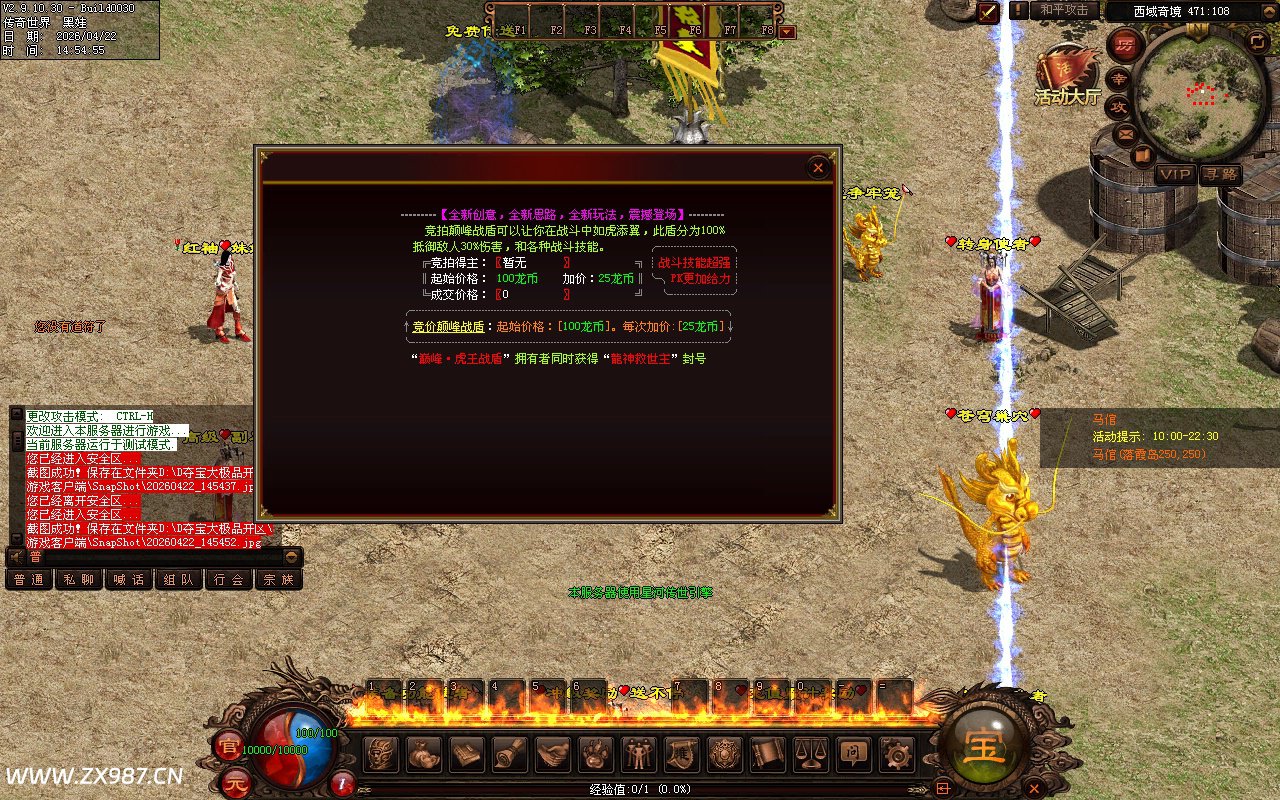Image resolution: width=1280 pixels, height=800 pixels.
Task: Switch to the 私聊 private chat tab
Action: (x=79, y=579)
